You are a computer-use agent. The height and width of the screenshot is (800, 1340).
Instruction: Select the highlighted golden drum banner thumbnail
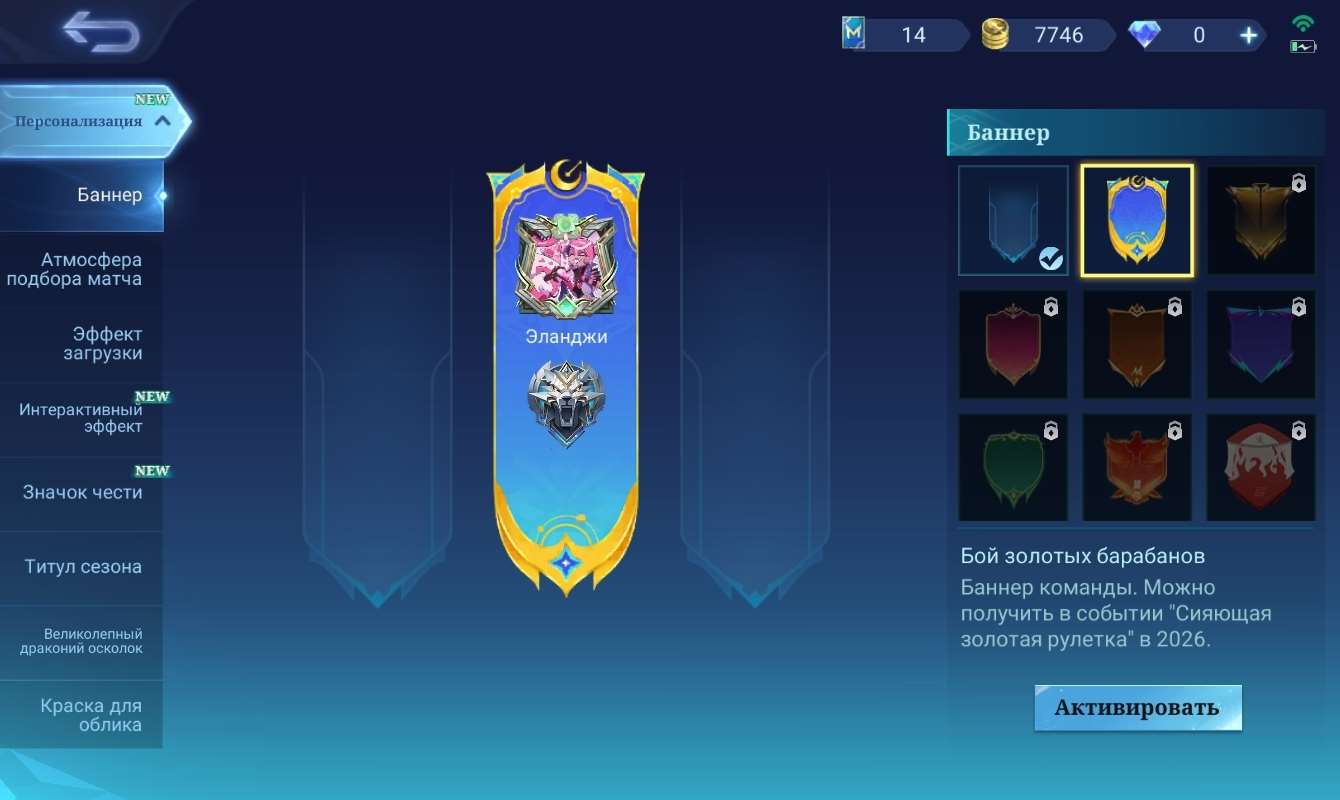tap(1137, 220)
